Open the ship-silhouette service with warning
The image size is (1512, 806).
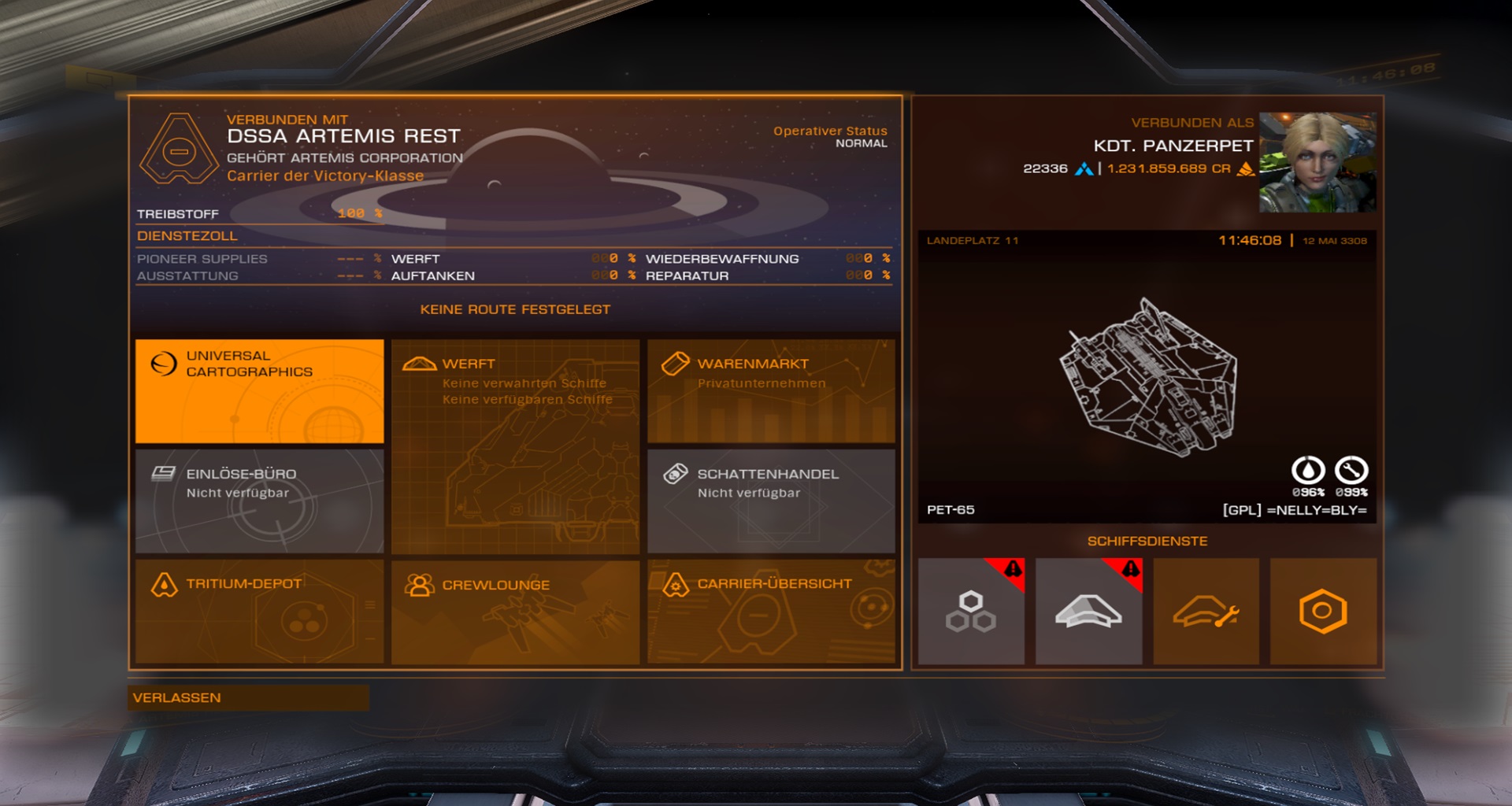pyautogui.click(x=1088, y=612)
